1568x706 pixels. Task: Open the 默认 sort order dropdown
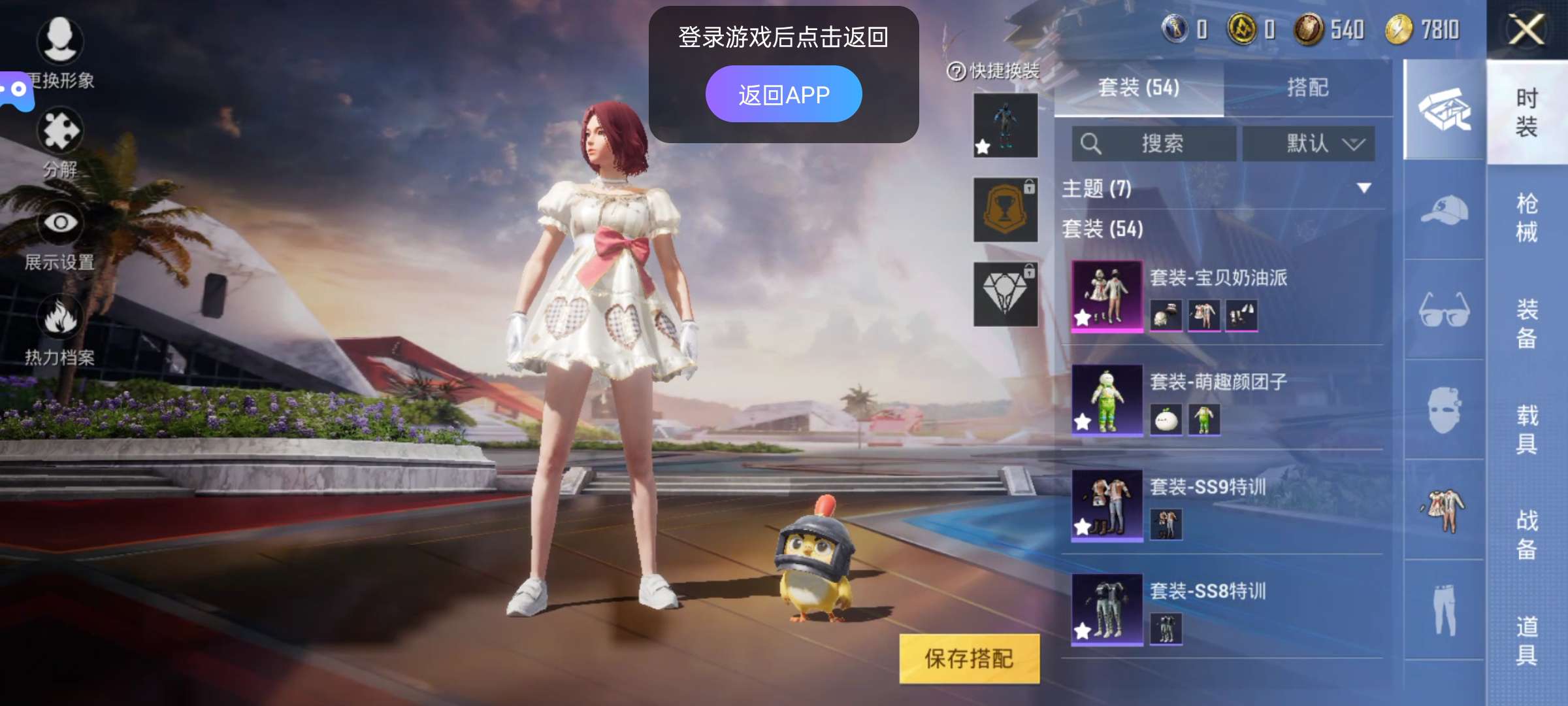[1310, 144]
